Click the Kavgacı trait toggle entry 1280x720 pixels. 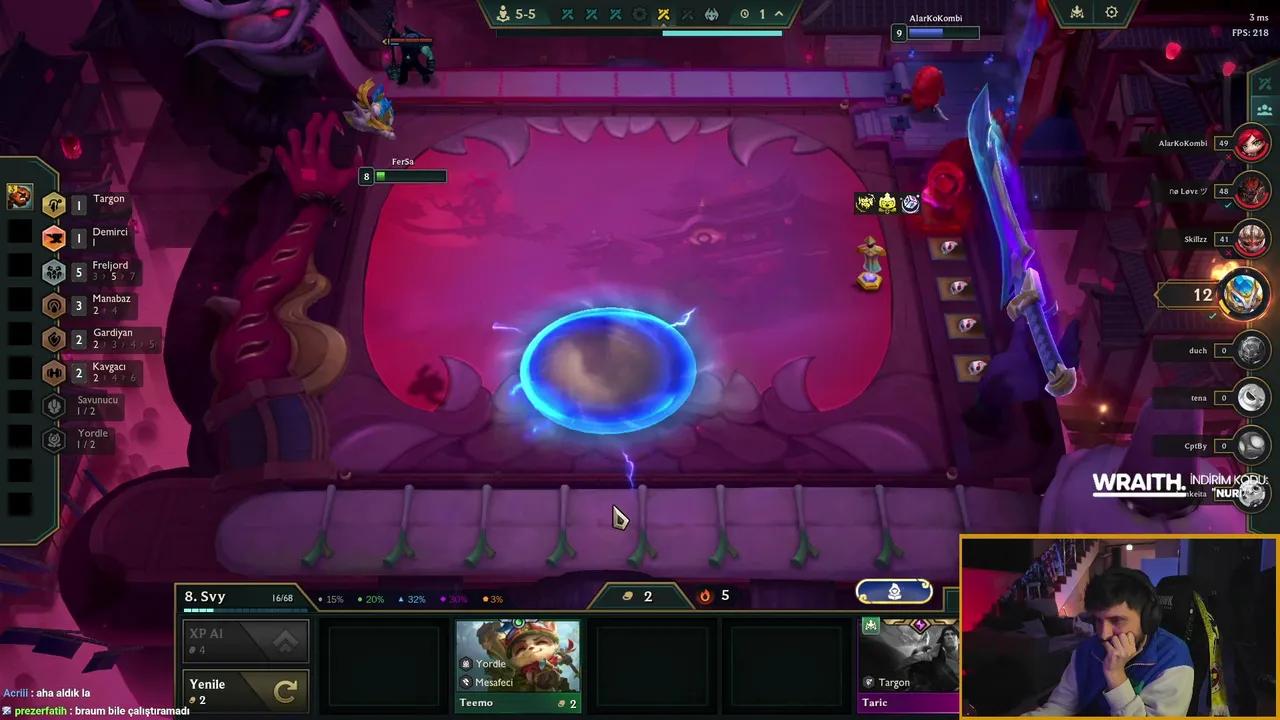click(54, 371)
